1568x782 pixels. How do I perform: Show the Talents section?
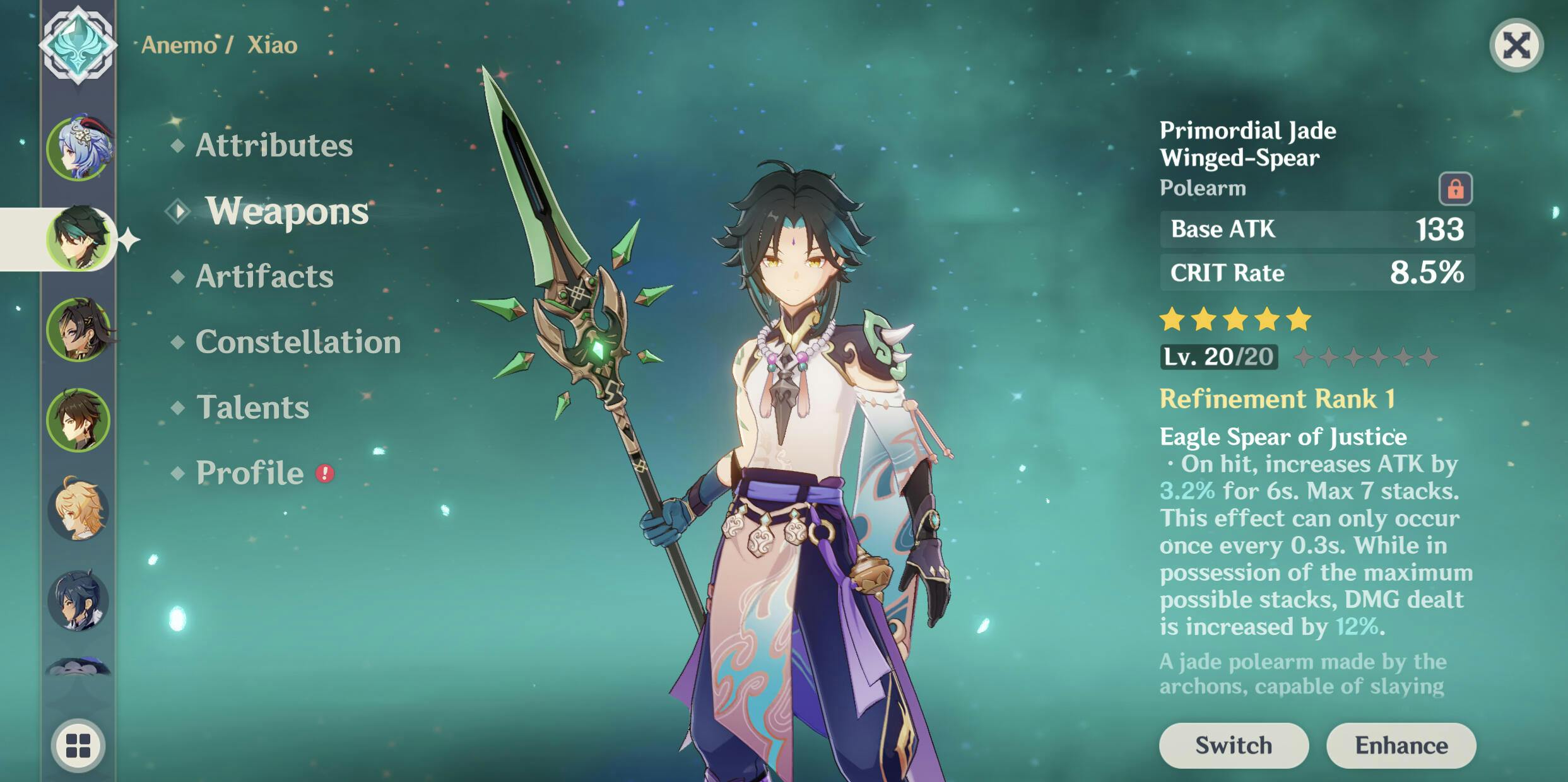tap(252, 407)
